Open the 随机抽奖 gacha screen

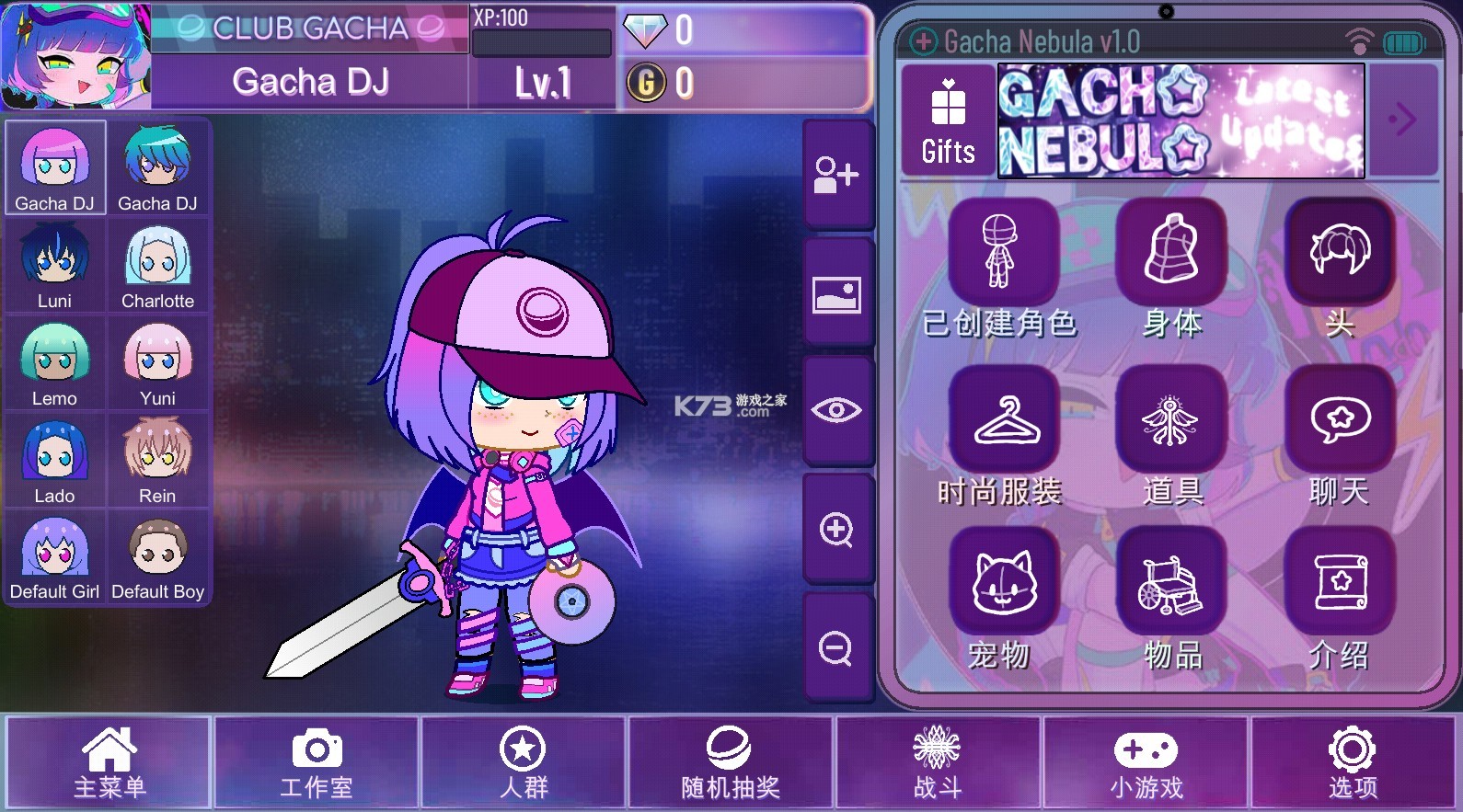coord(730,762)
